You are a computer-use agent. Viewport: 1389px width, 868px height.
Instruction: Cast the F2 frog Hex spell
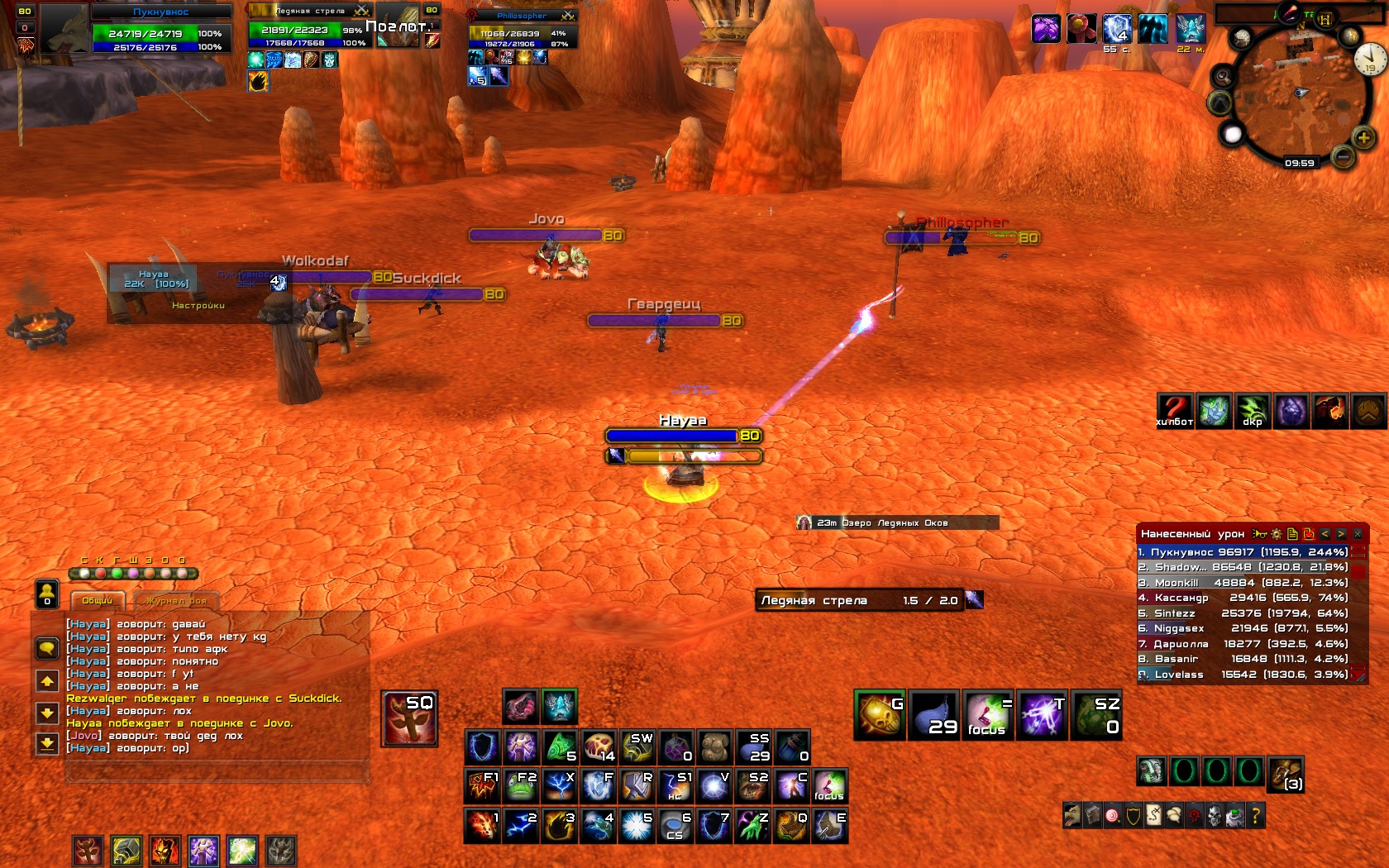(521, 785)
